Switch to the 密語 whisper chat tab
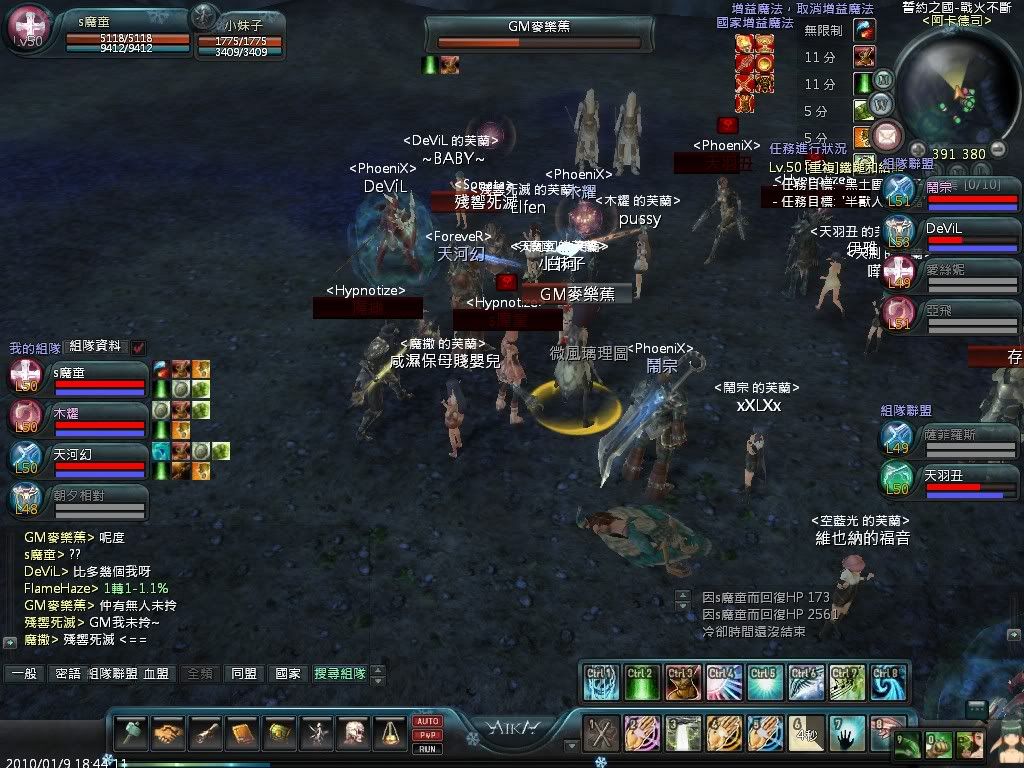Image resolution: width=1024 pixels, height=768 pixels. pos(67,674)
